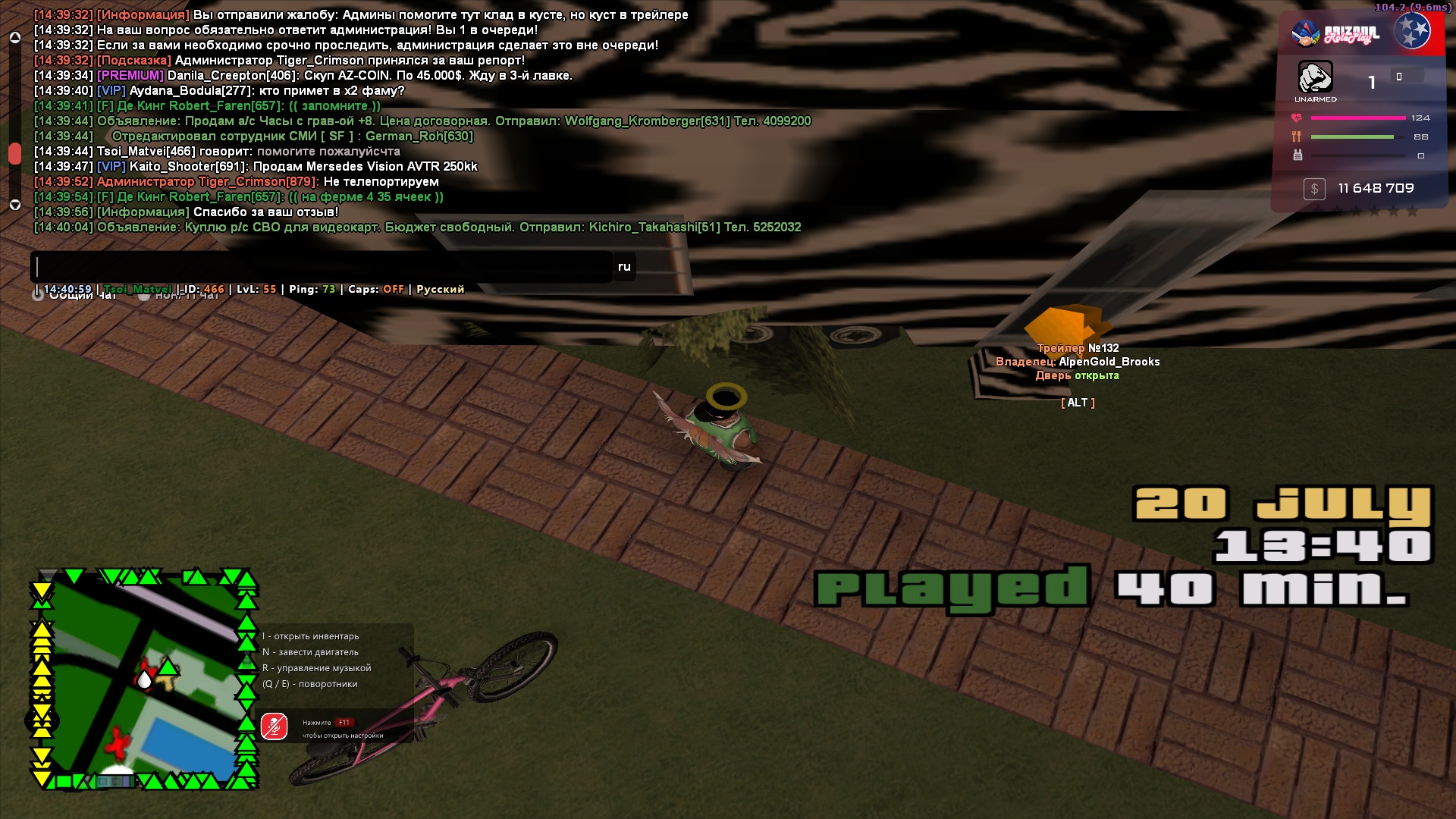The width and height of the screenshot is (1456, 819).
Task: Click the dollar sign money icon
Action: click(x=1314, y=189)
